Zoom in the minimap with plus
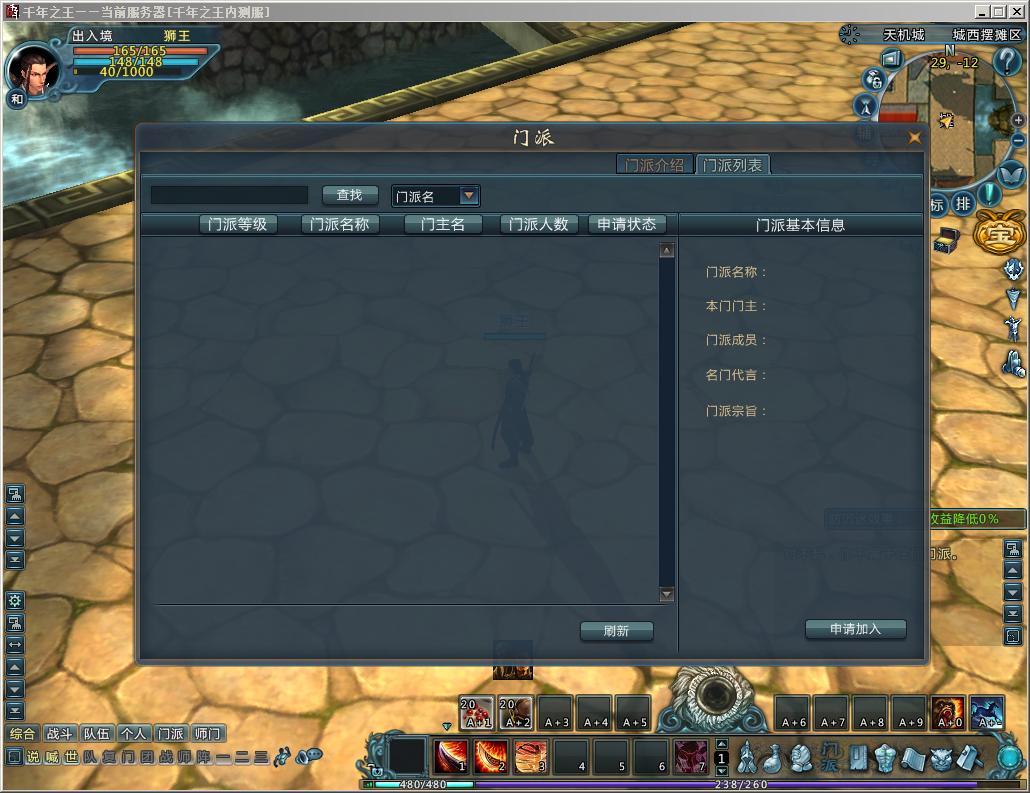 1018,120
